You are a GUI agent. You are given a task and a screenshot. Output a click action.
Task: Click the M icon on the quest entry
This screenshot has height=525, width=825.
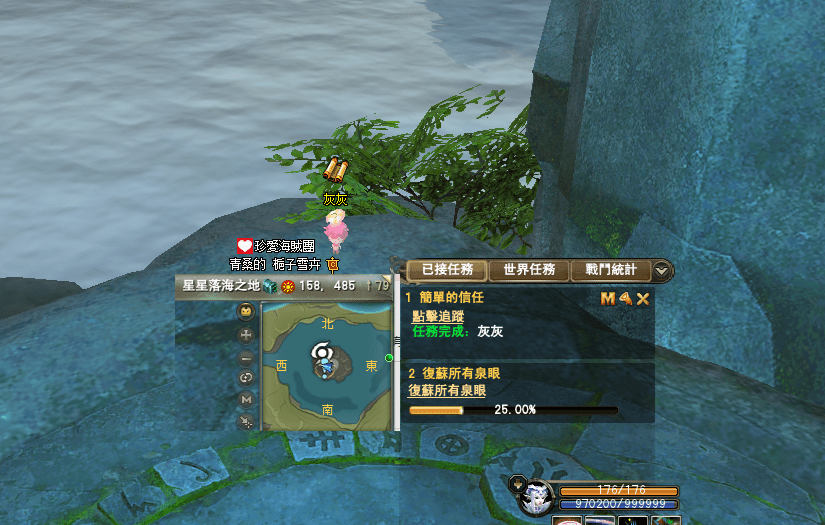607,298
